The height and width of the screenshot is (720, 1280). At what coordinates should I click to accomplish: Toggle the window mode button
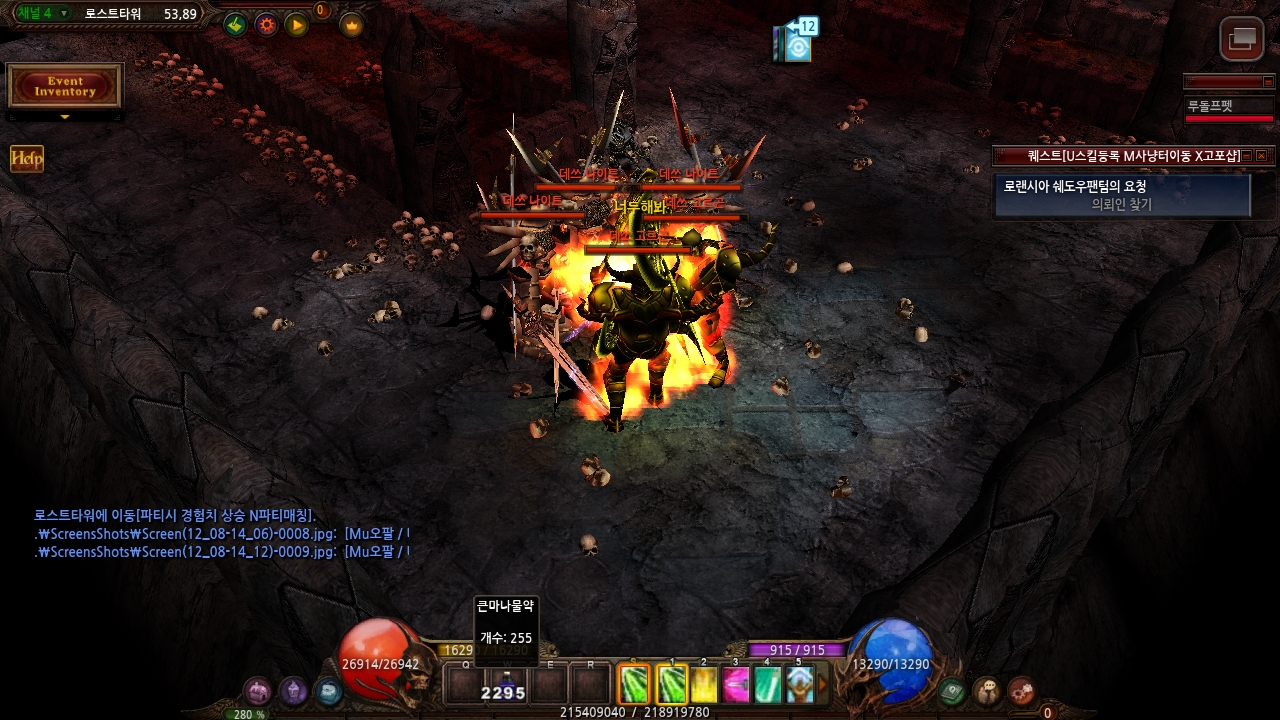[1242, 40]
